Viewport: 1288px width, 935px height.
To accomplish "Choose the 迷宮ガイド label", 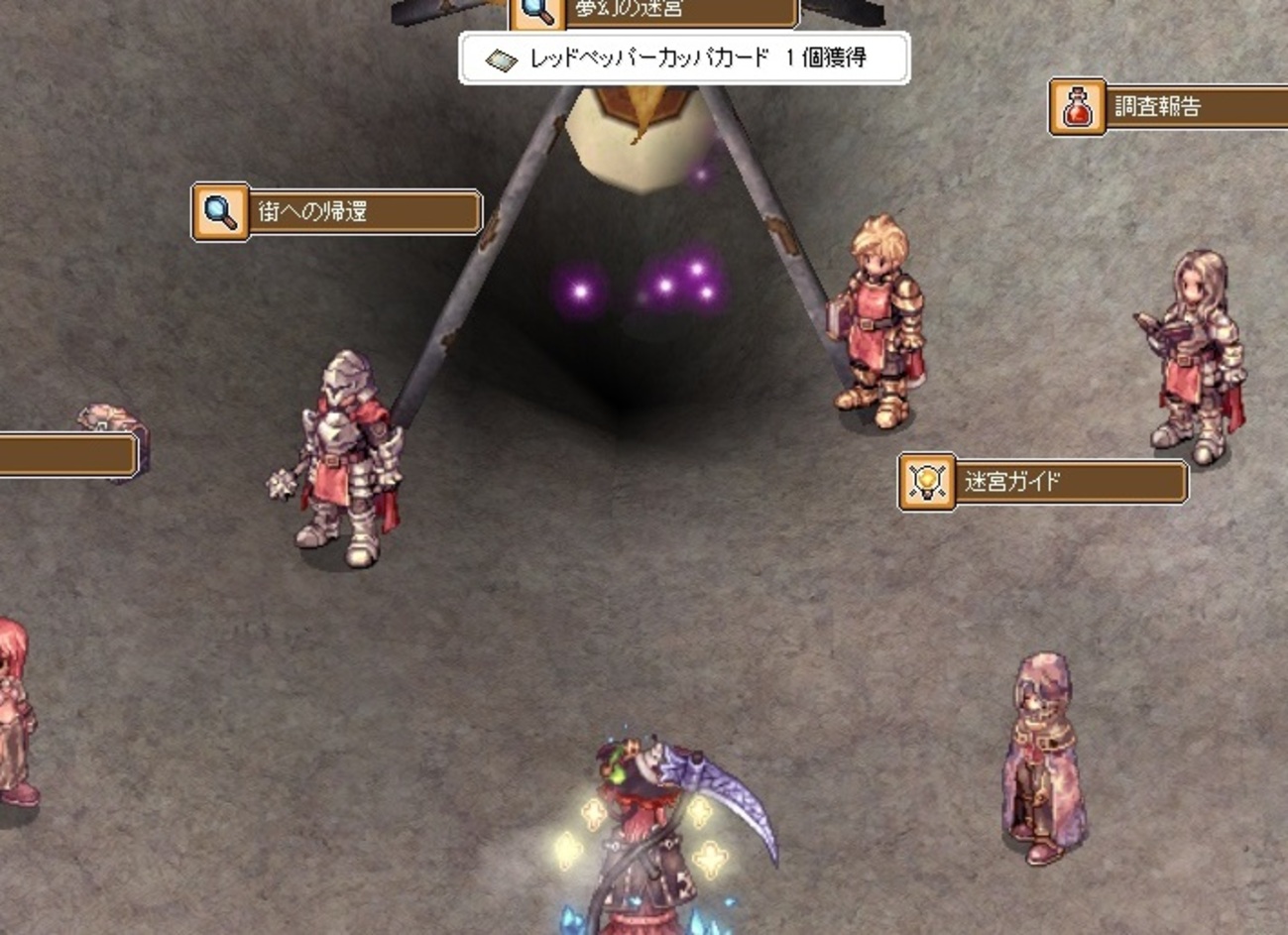I will (1043, 483).
